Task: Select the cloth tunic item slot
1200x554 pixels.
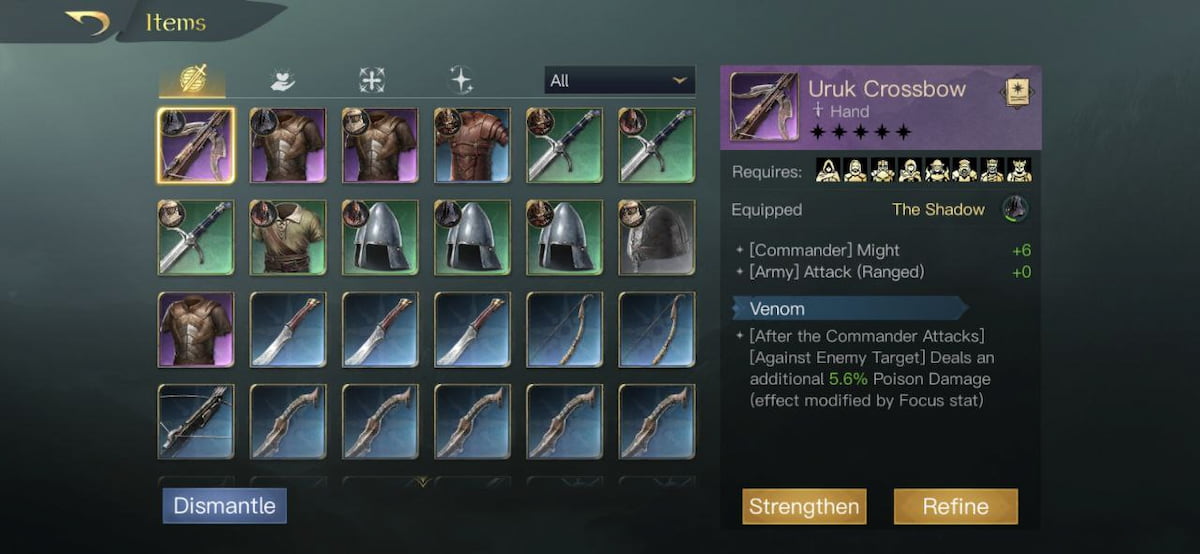Action: [x=288, y=238]
